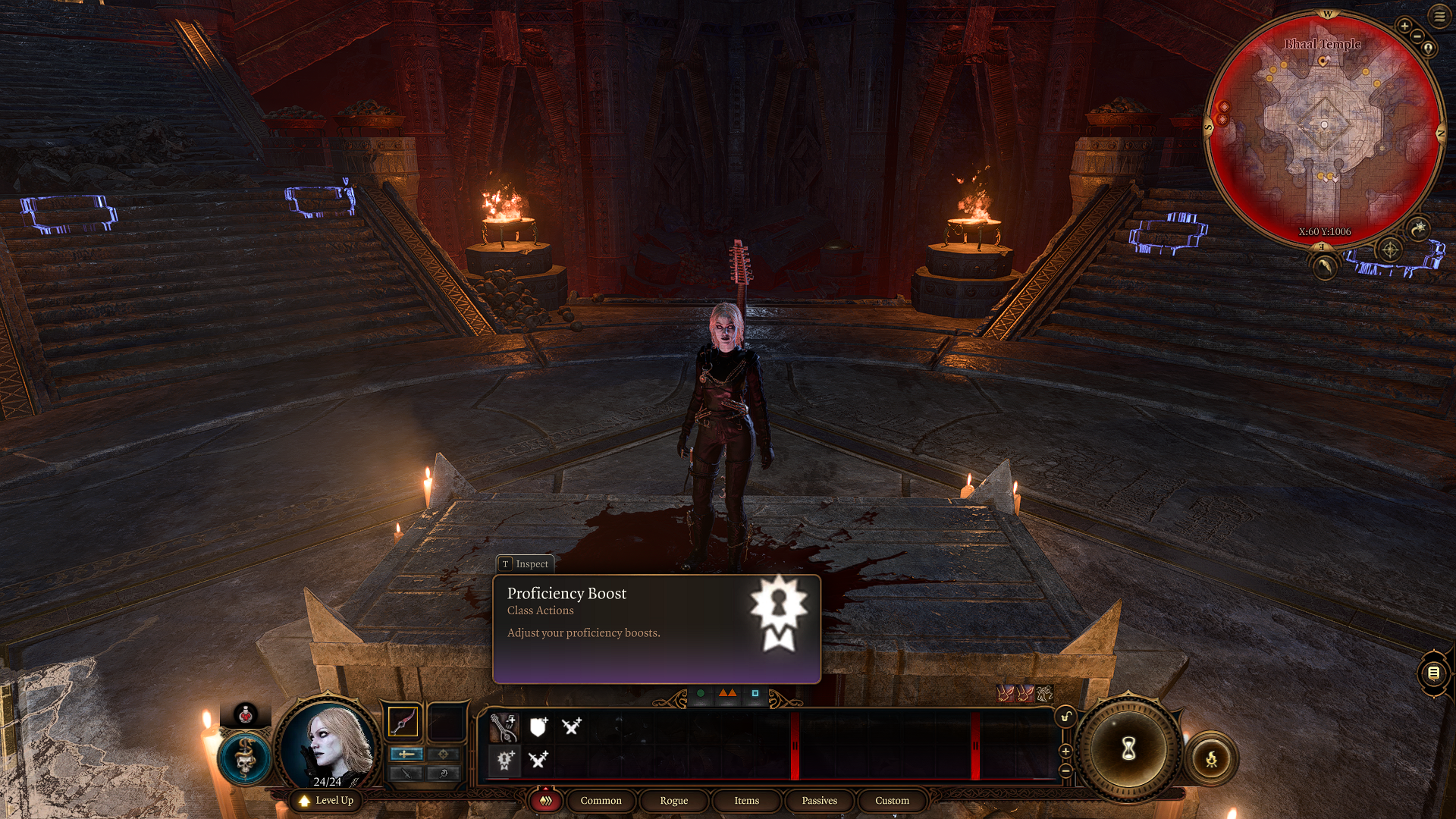The height and width of the screenshot is (819, 1456).
Task: Select the lute instrument action icon
Action: [504, 726]
